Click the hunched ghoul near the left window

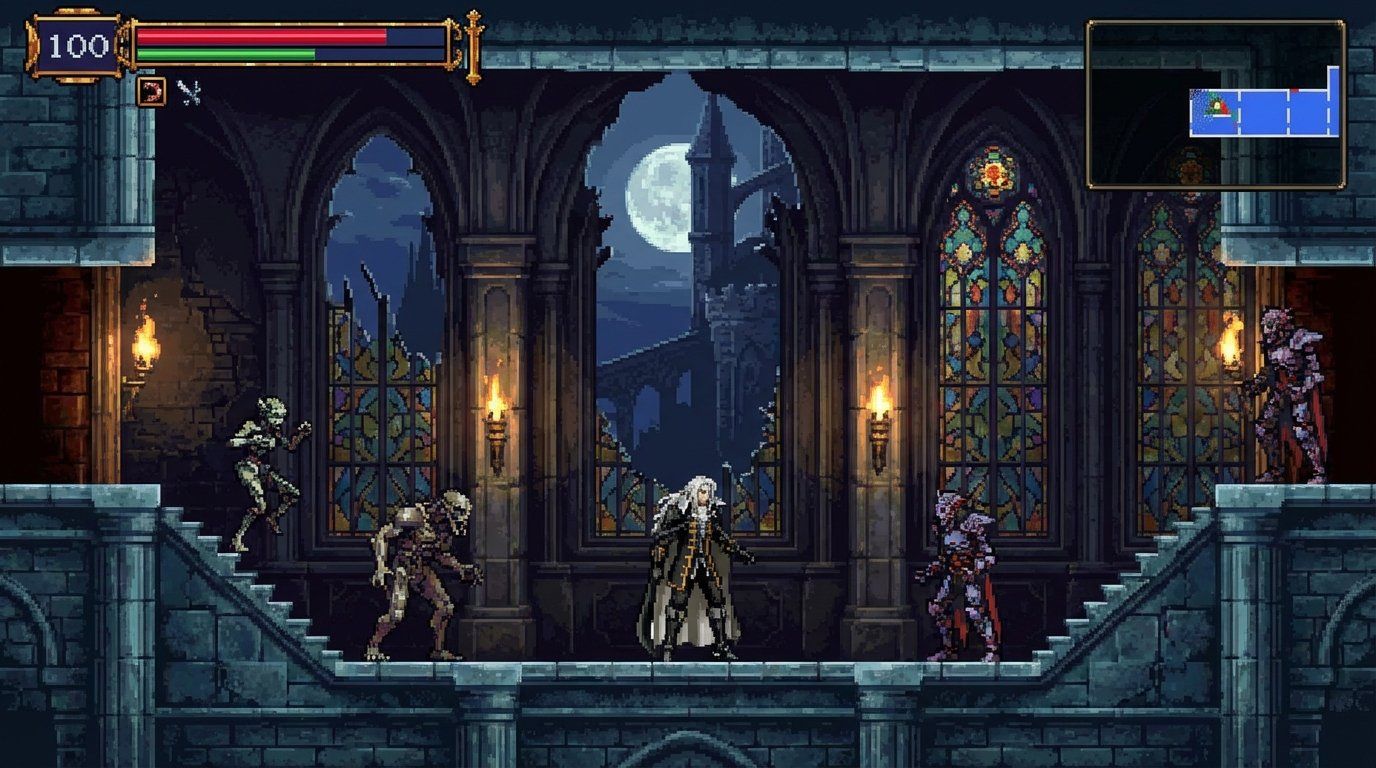(x=420, y=570)
